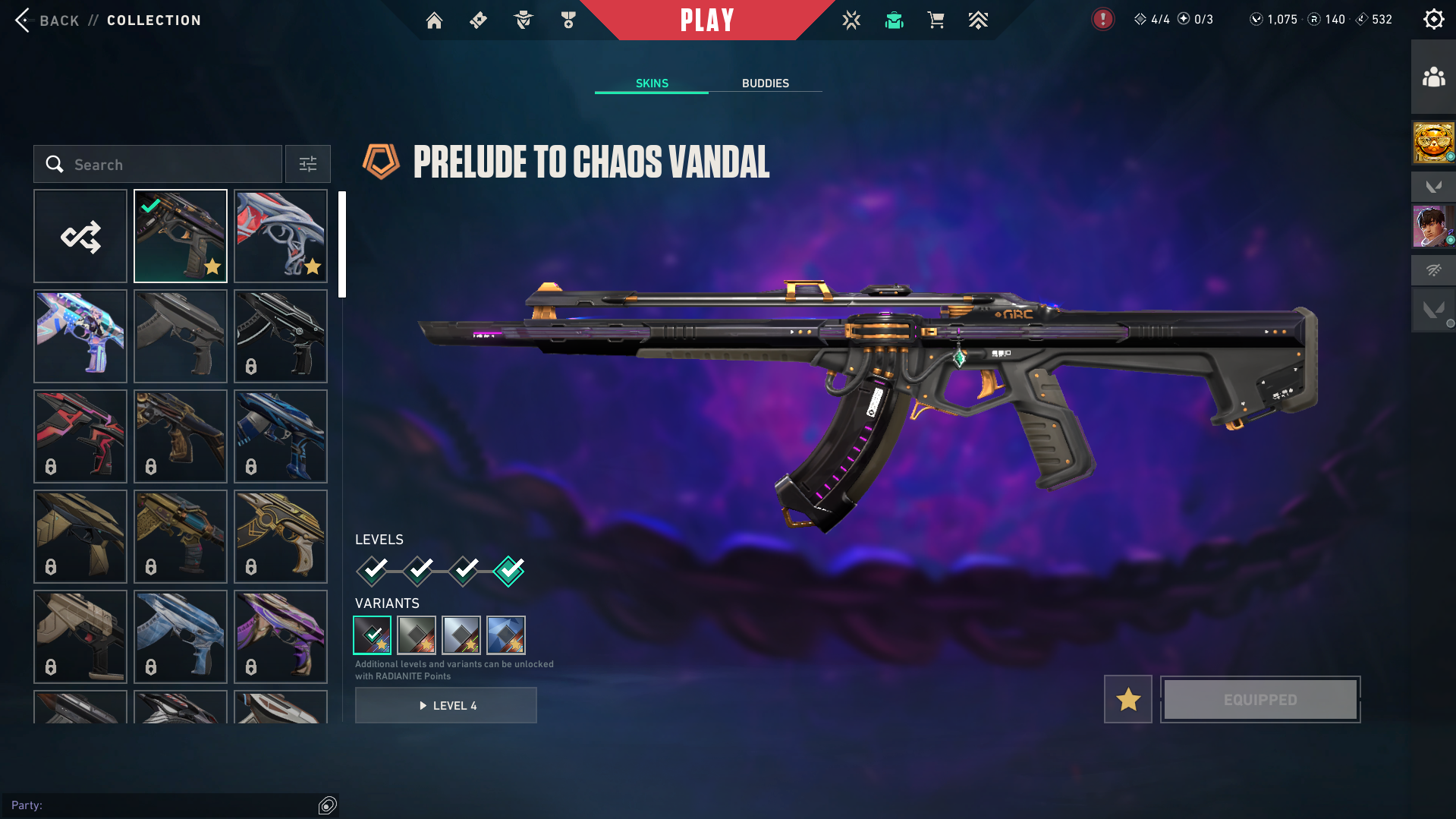Switch to the Buddies tab
1456x819 pixels.
tap(765, 83)
